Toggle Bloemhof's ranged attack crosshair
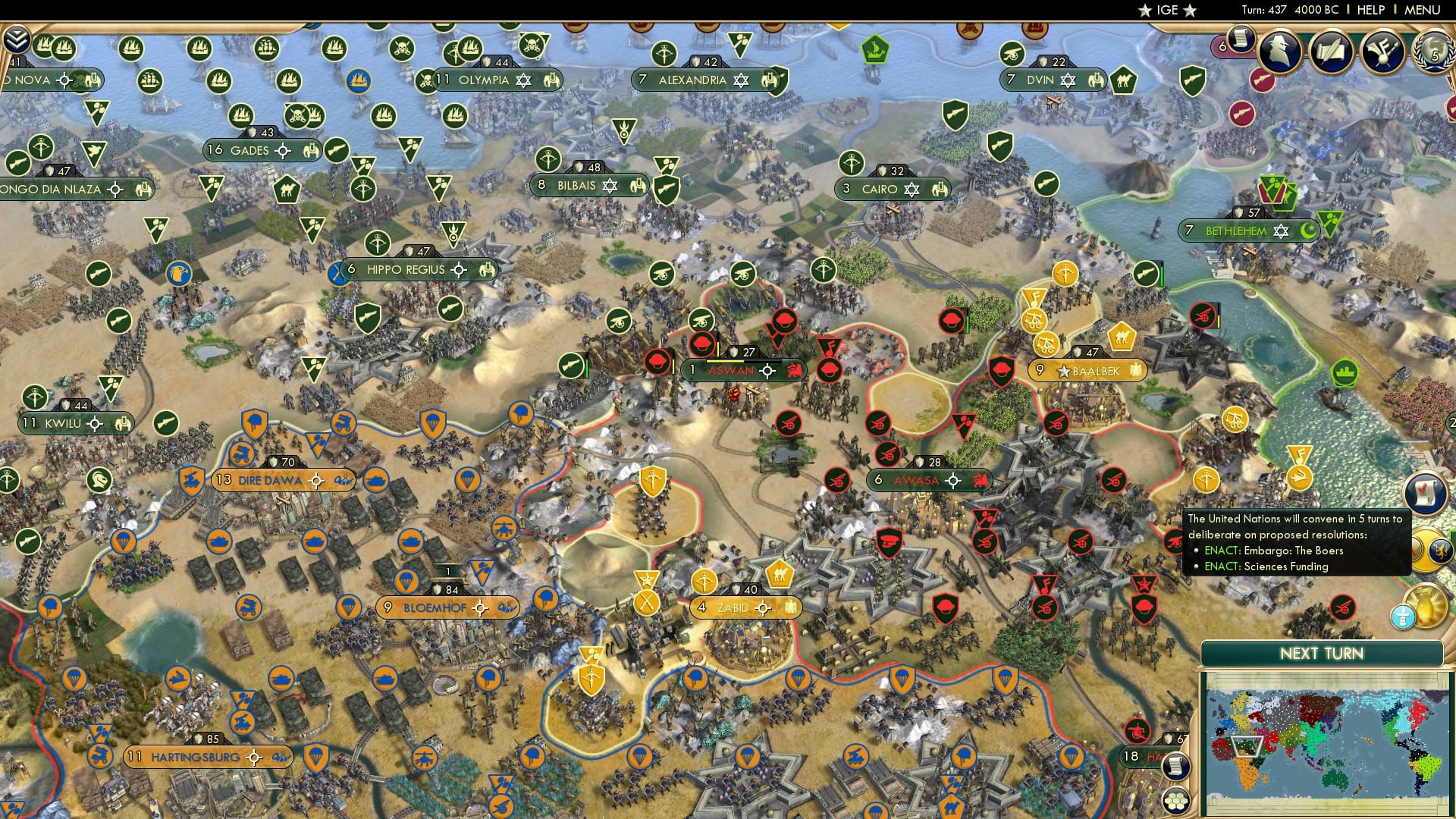Screen dimensions: 1456x819 [480, 607]
